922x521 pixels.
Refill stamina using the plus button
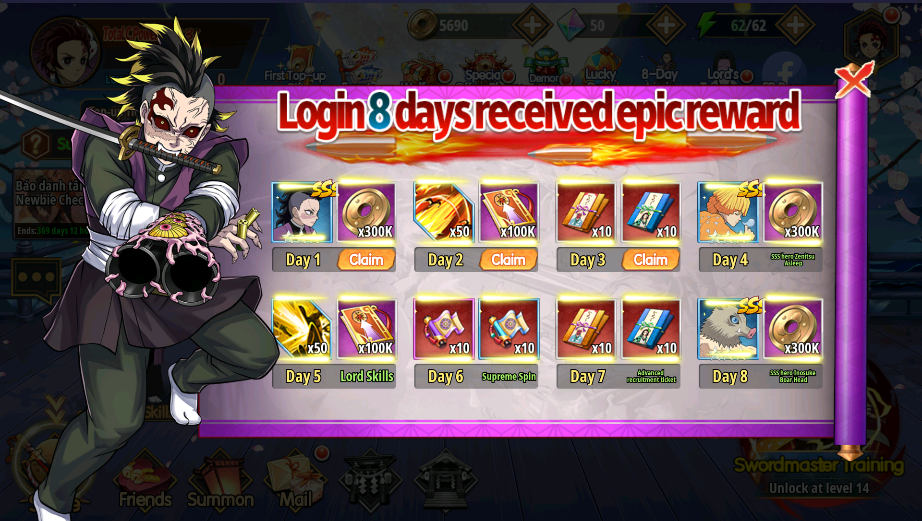tap(795, 24)
